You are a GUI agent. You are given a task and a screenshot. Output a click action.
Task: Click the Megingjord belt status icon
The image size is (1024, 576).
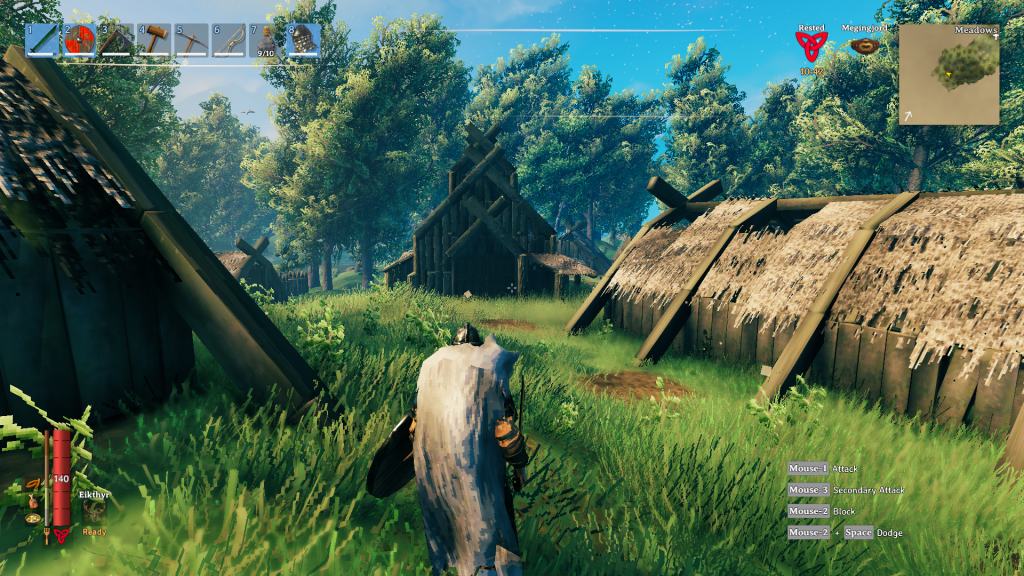pyautogui.click(x=858, y=47)
